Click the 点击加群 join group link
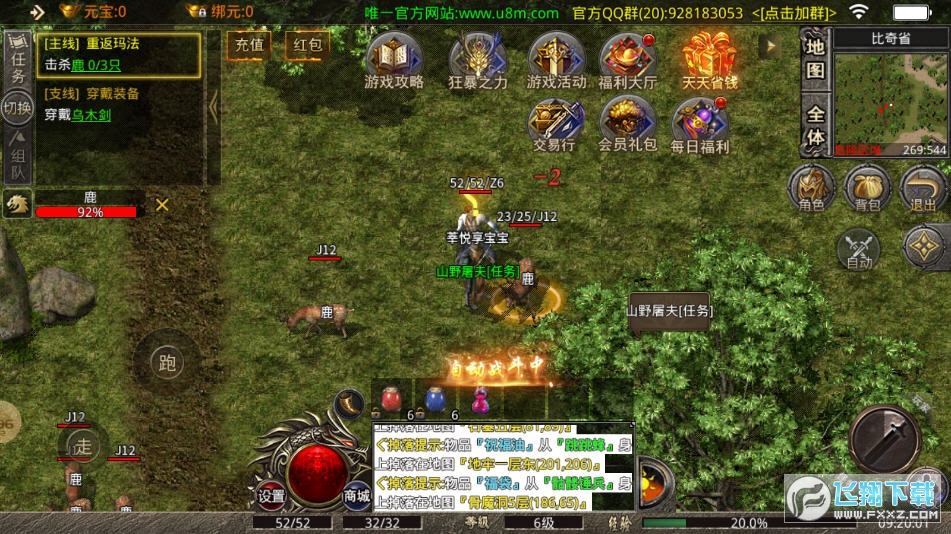This screenshot has width=951, height=534. pos(793,13)
